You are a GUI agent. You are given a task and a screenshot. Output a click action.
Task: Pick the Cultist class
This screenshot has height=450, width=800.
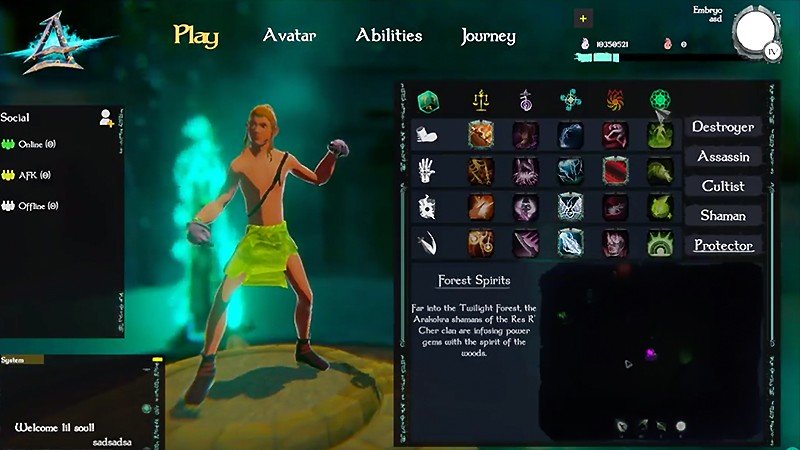pos(723,186)
